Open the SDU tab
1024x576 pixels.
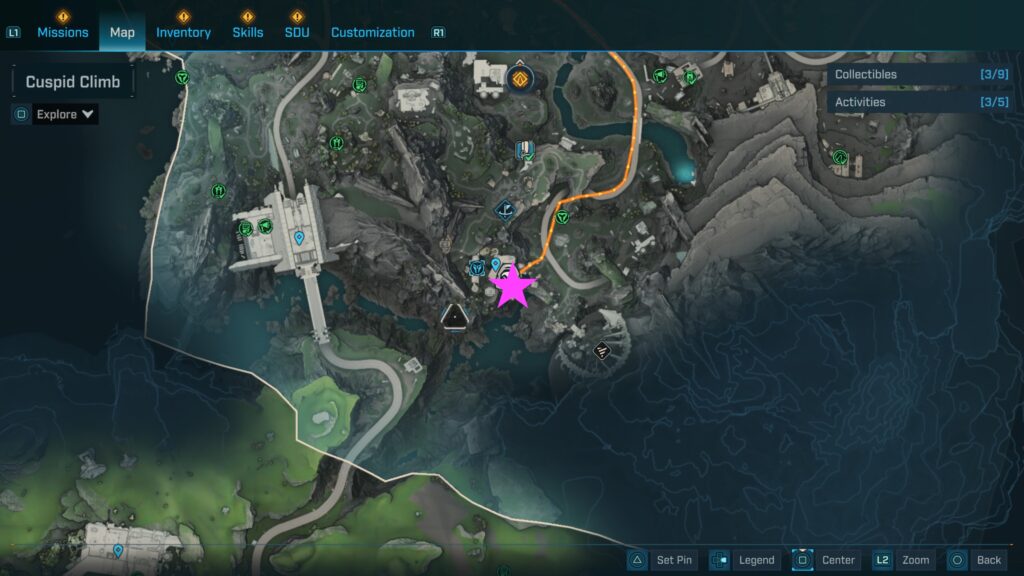tap(296, 32)
